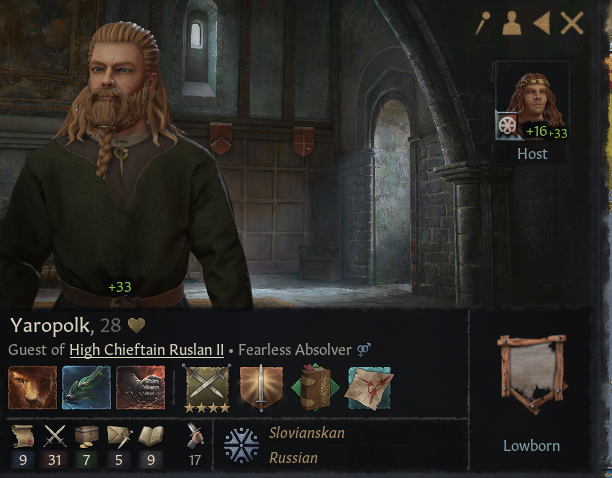Click the prowess icon showing 17
The image size is (612, 478).
point(197,435)
